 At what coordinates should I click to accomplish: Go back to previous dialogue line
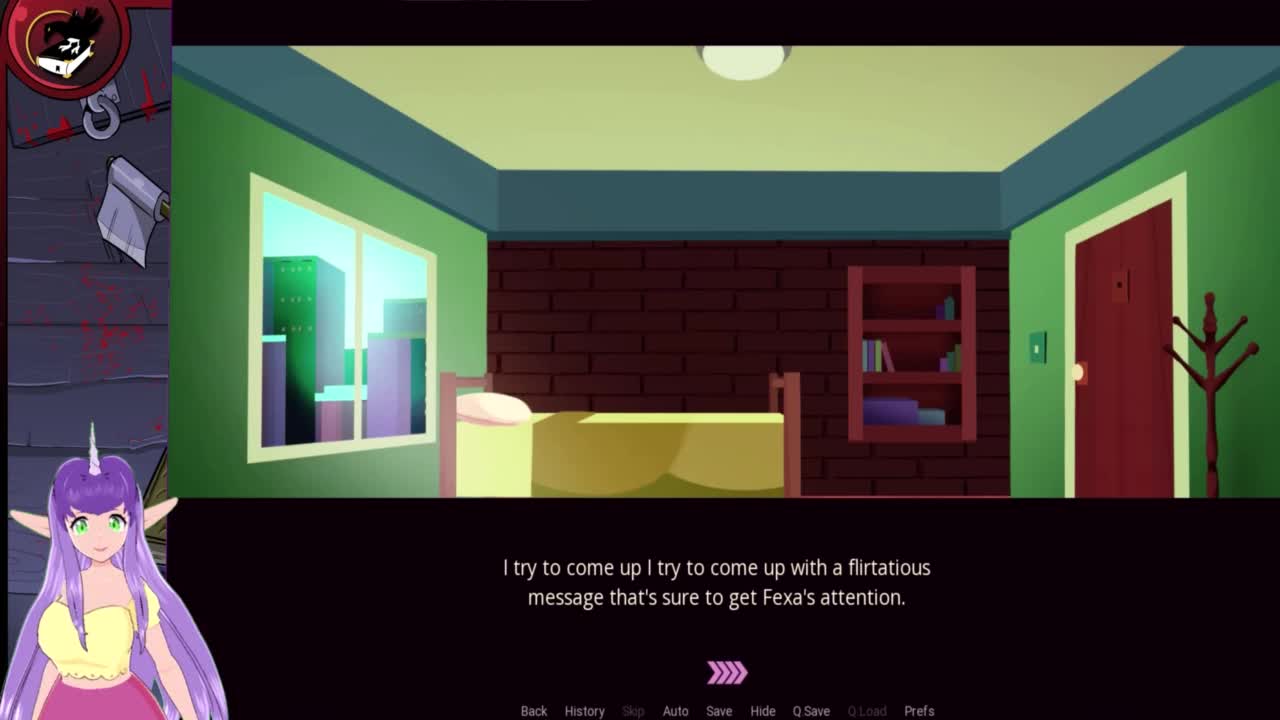coord(533,711)
